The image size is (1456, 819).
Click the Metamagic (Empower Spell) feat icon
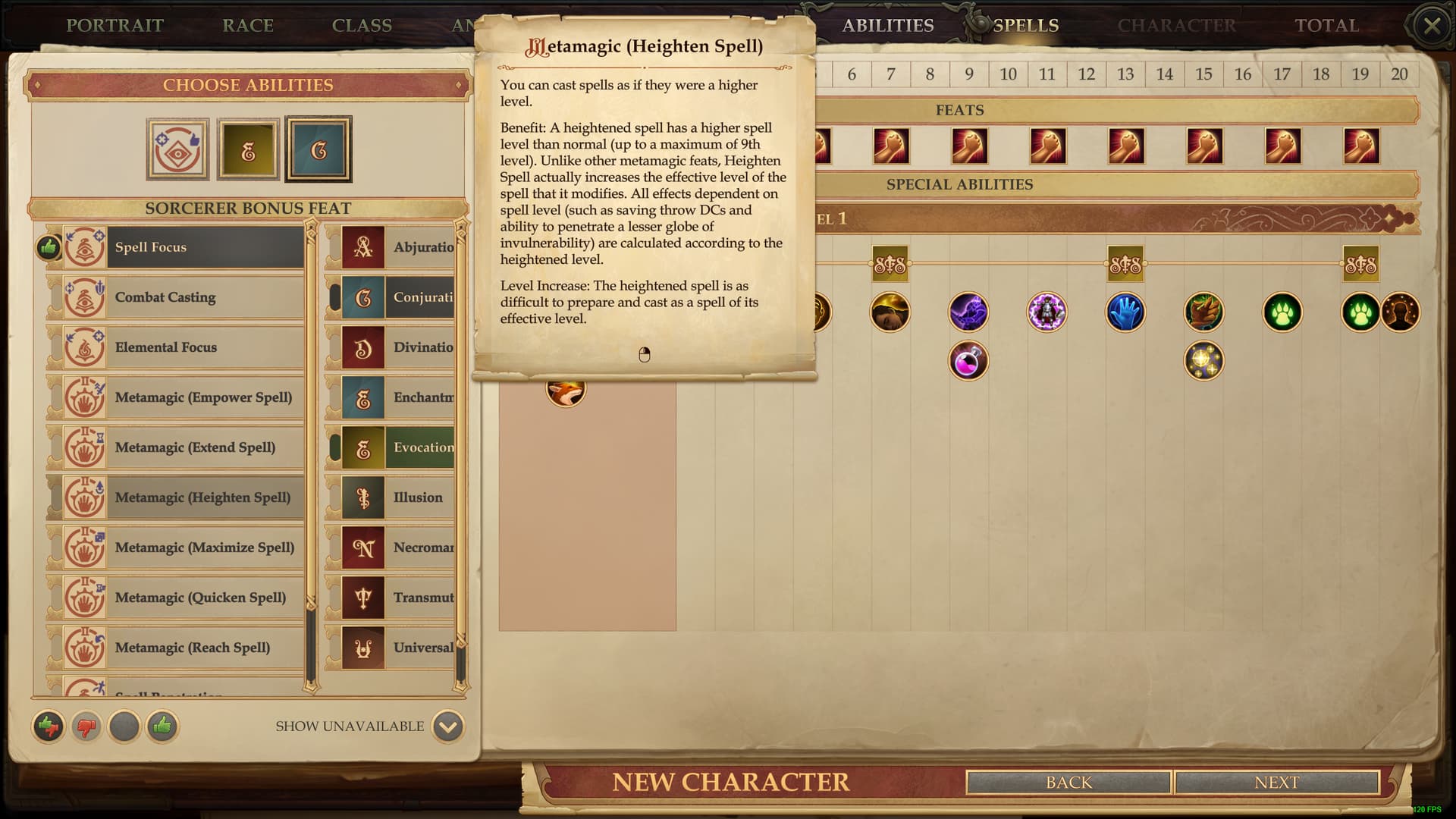point(85,397)
